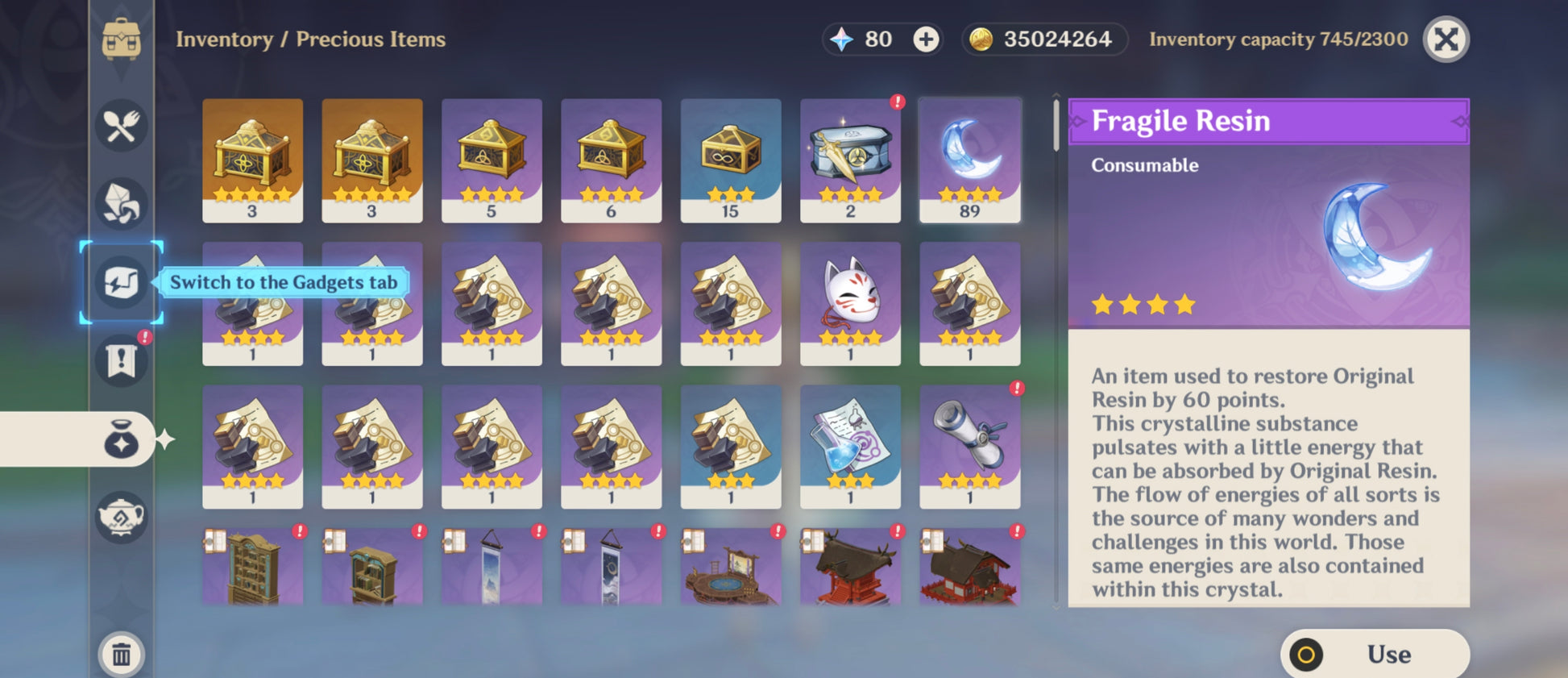Select the purple chest stack of 5

(x=492, y=160)
